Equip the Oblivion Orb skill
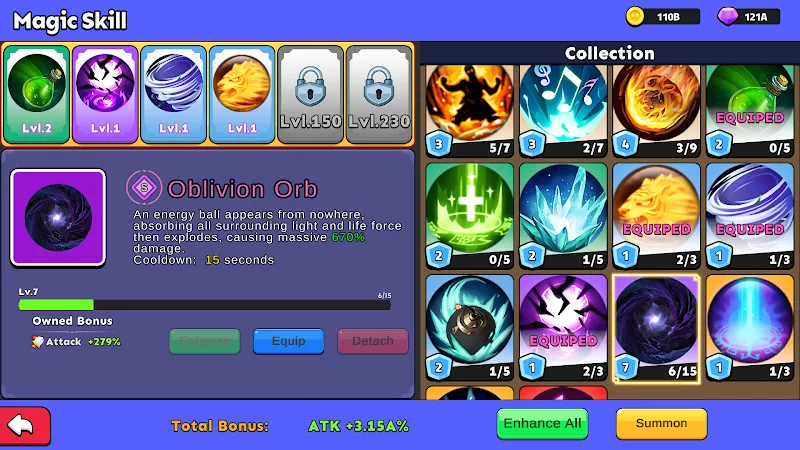Image resolution: width=800 pixels, height=450 pixels. click(288, 341)
